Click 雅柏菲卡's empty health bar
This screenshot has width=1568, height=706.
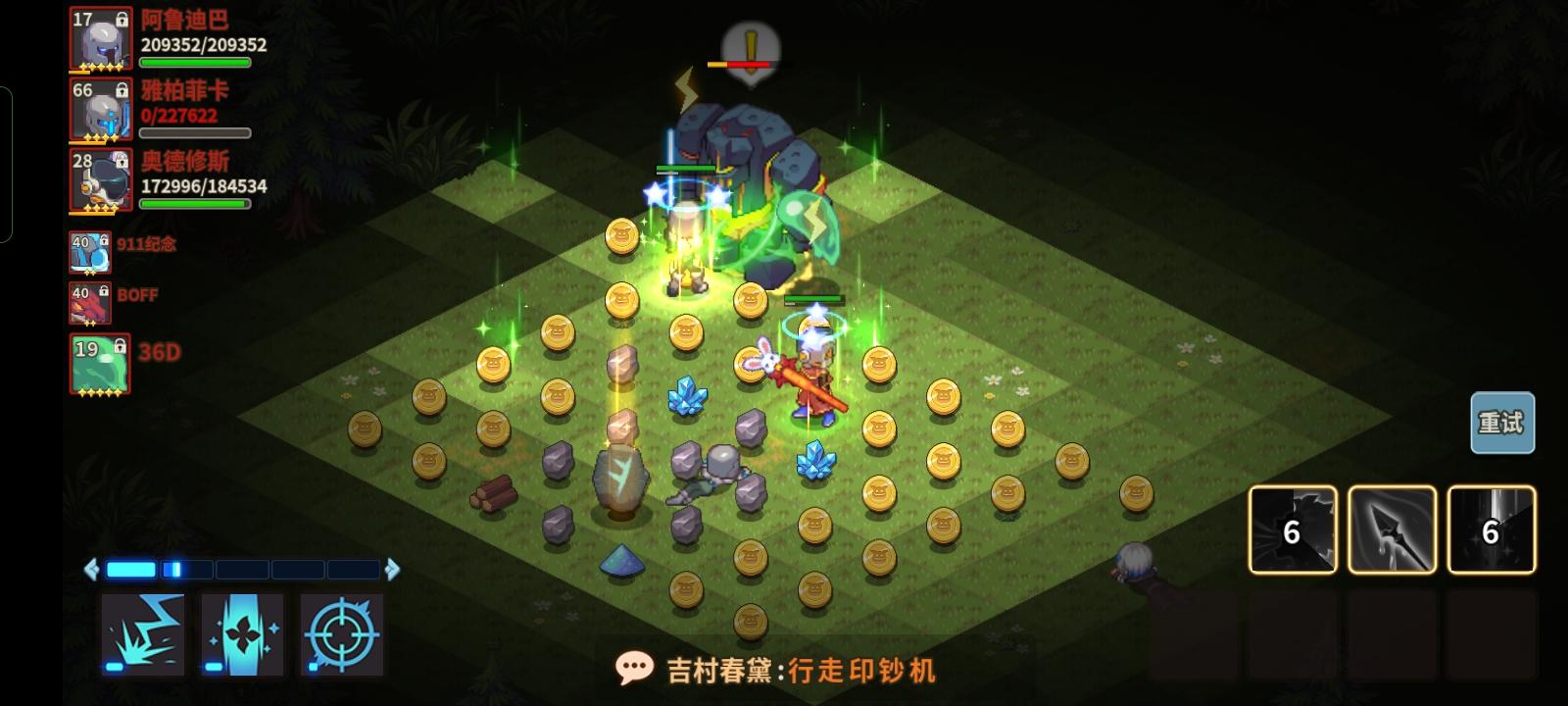(196, 132)
